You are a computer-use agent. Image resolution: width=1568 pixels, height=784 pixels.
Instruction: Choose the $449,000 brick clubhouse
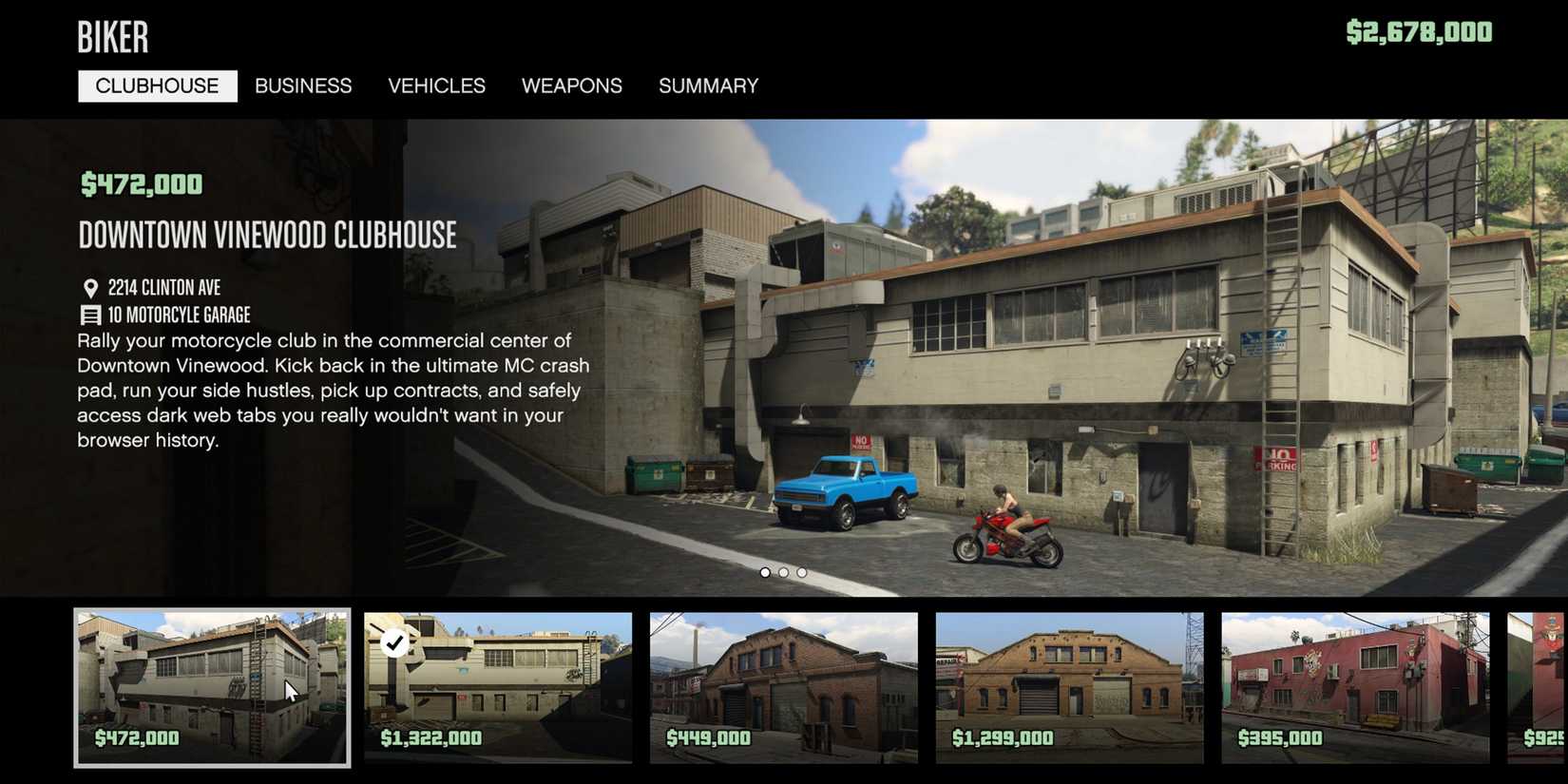pyautogui.click(x=785, y=689)
